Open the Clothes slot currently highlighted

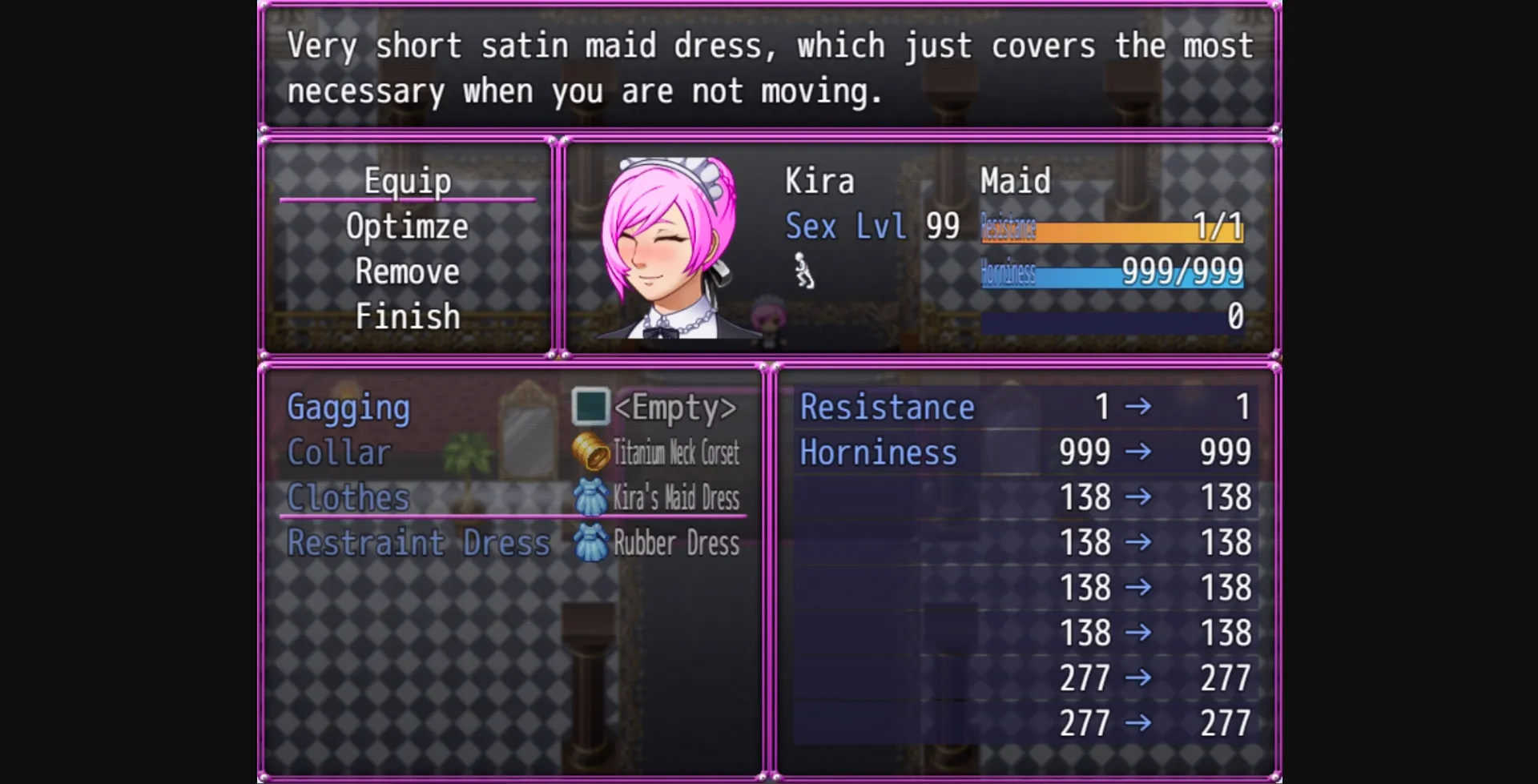pos(348,497)
